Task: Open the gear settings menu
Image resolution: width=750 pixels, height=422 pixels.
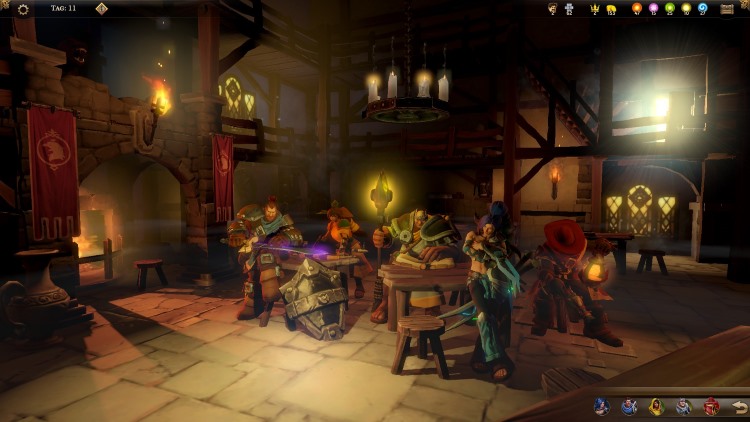Action: [x=23, y=9]
